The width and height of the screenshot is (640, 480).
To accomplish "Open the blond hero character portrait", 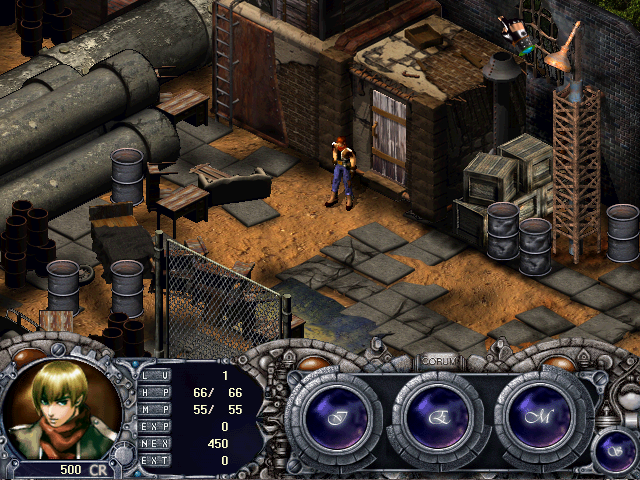I will [62, 407].
